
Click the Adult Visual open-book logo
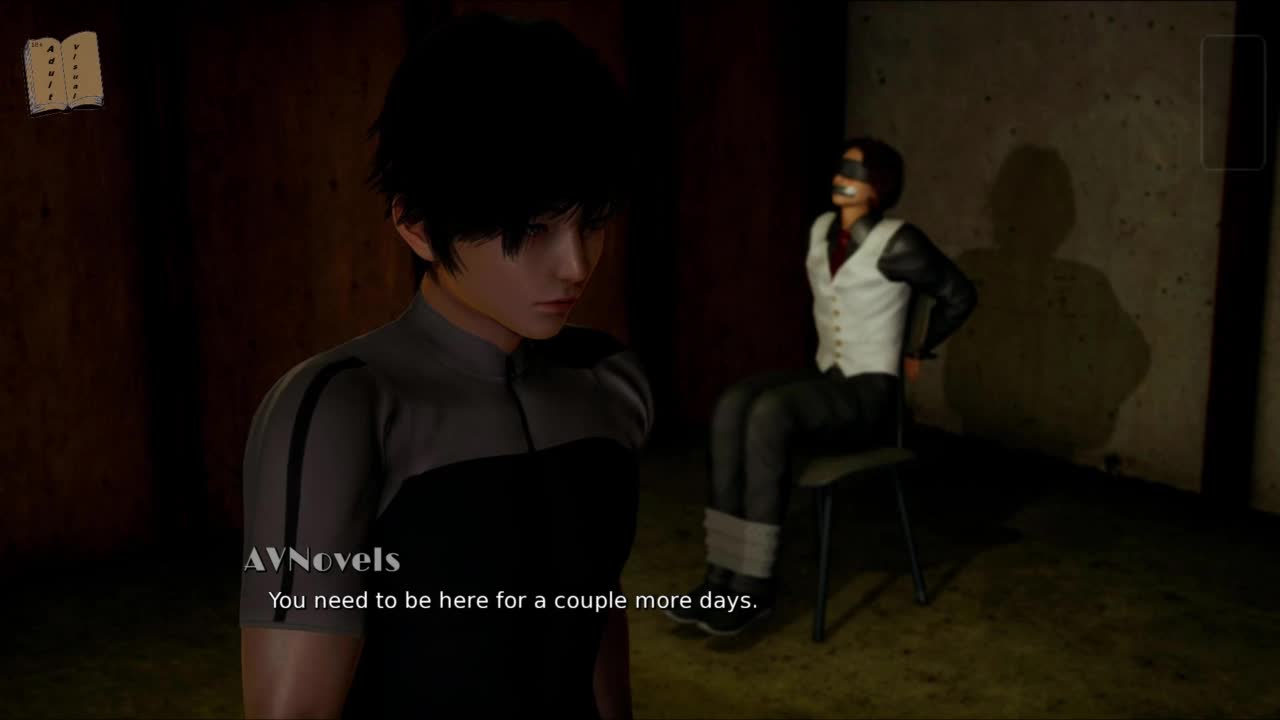click(x=63, y=73)
